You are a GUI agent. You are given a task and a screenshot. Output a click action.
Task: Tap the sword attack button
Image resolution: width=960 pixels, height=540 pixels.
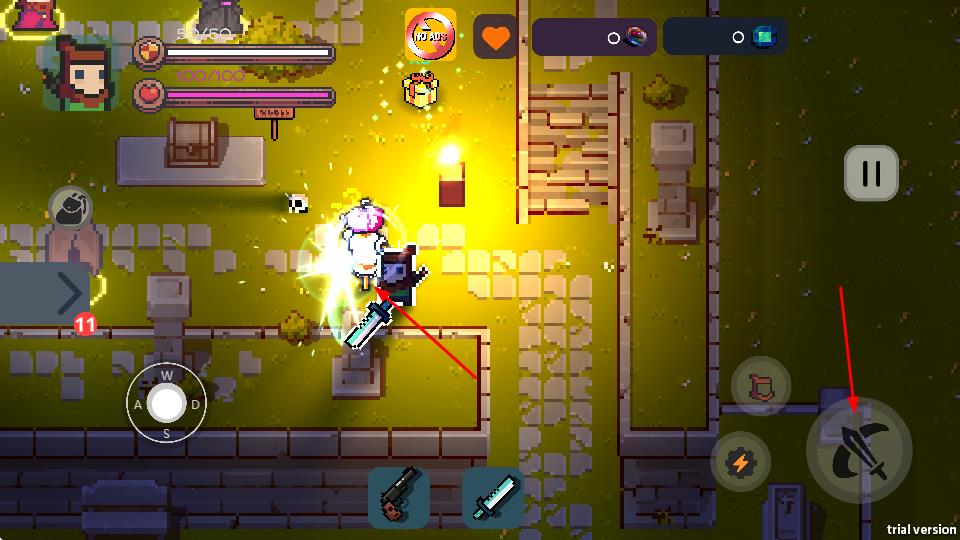[x=859, y=452]
